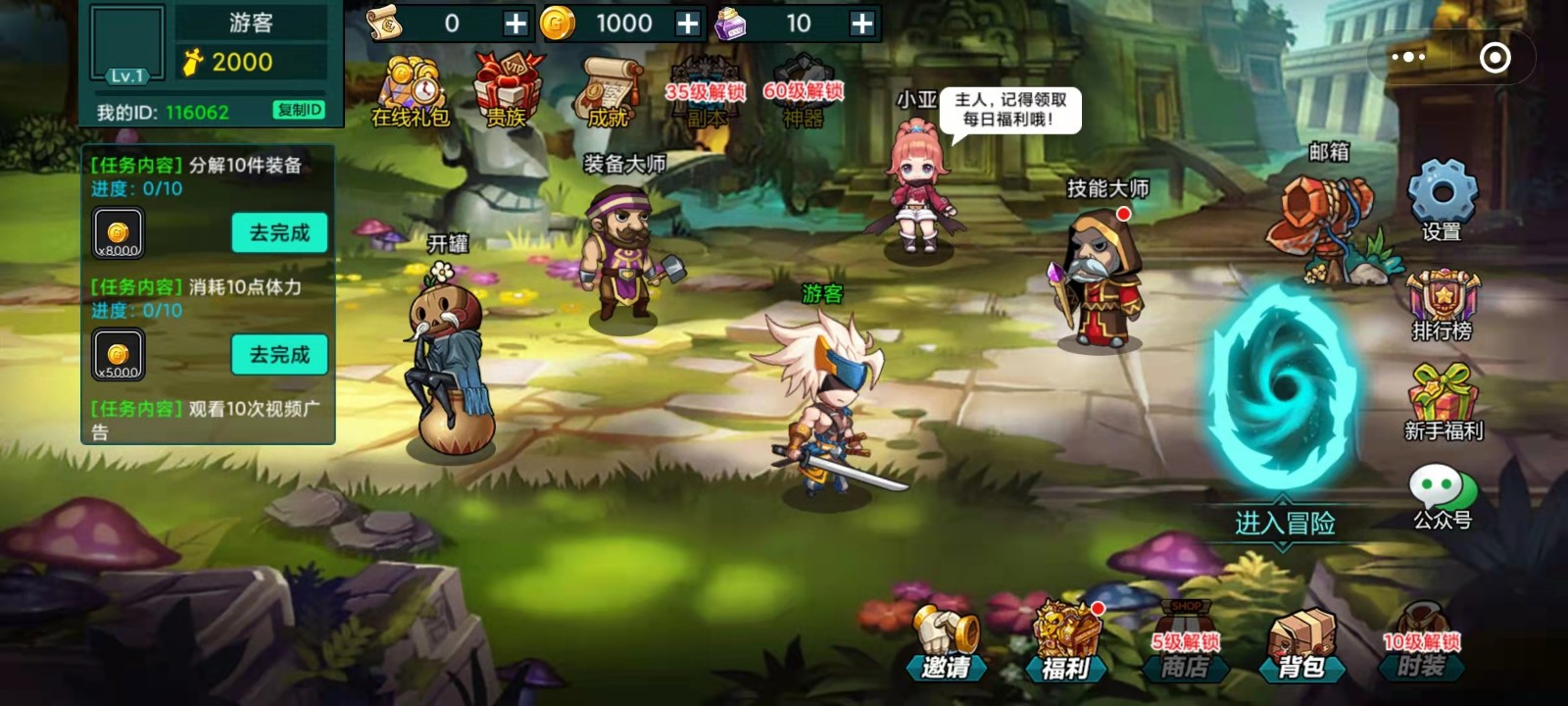This screenshot has height=706, width=1568.
Task: Show the 排行榜 leaderboard
Action: pos(1442,305)
